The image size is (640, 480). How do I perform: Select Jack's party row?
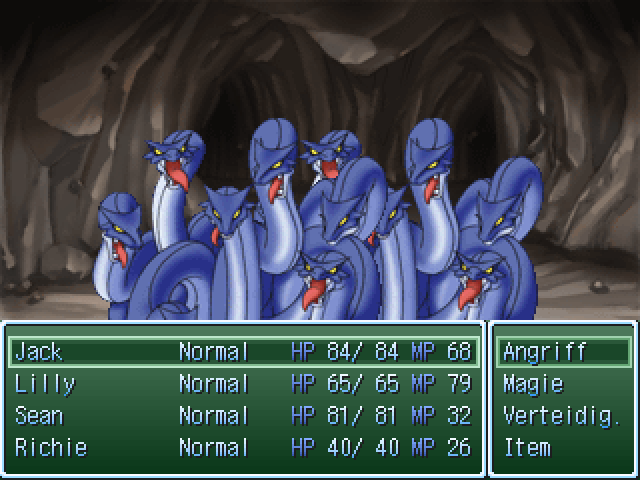243,352
